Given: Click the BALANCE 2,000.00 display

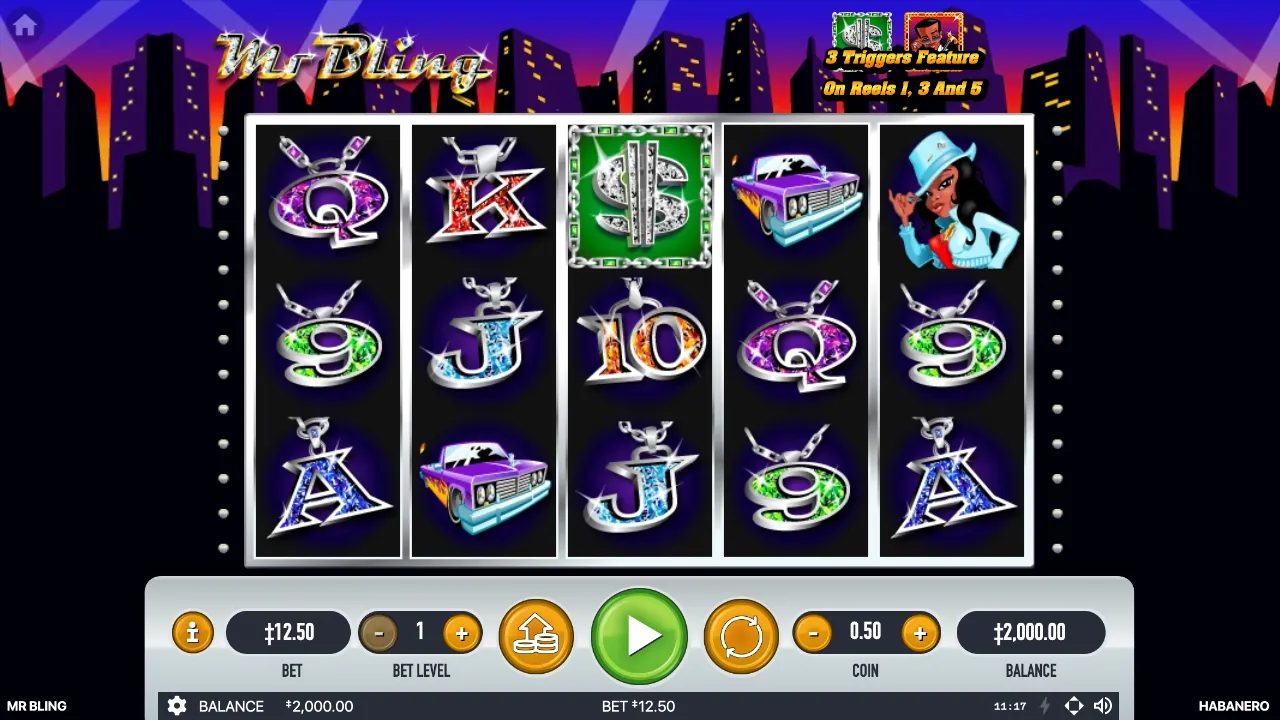Looking at the screenshot, I should pyautogui.click(x=1031, y=632).
